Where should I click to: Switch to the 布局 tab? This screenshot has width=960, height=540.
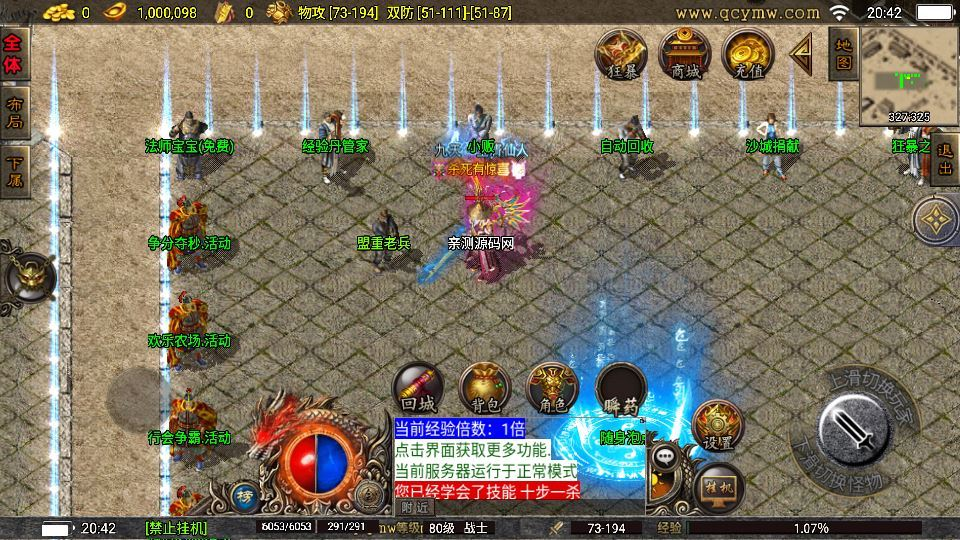click(14, 111)
